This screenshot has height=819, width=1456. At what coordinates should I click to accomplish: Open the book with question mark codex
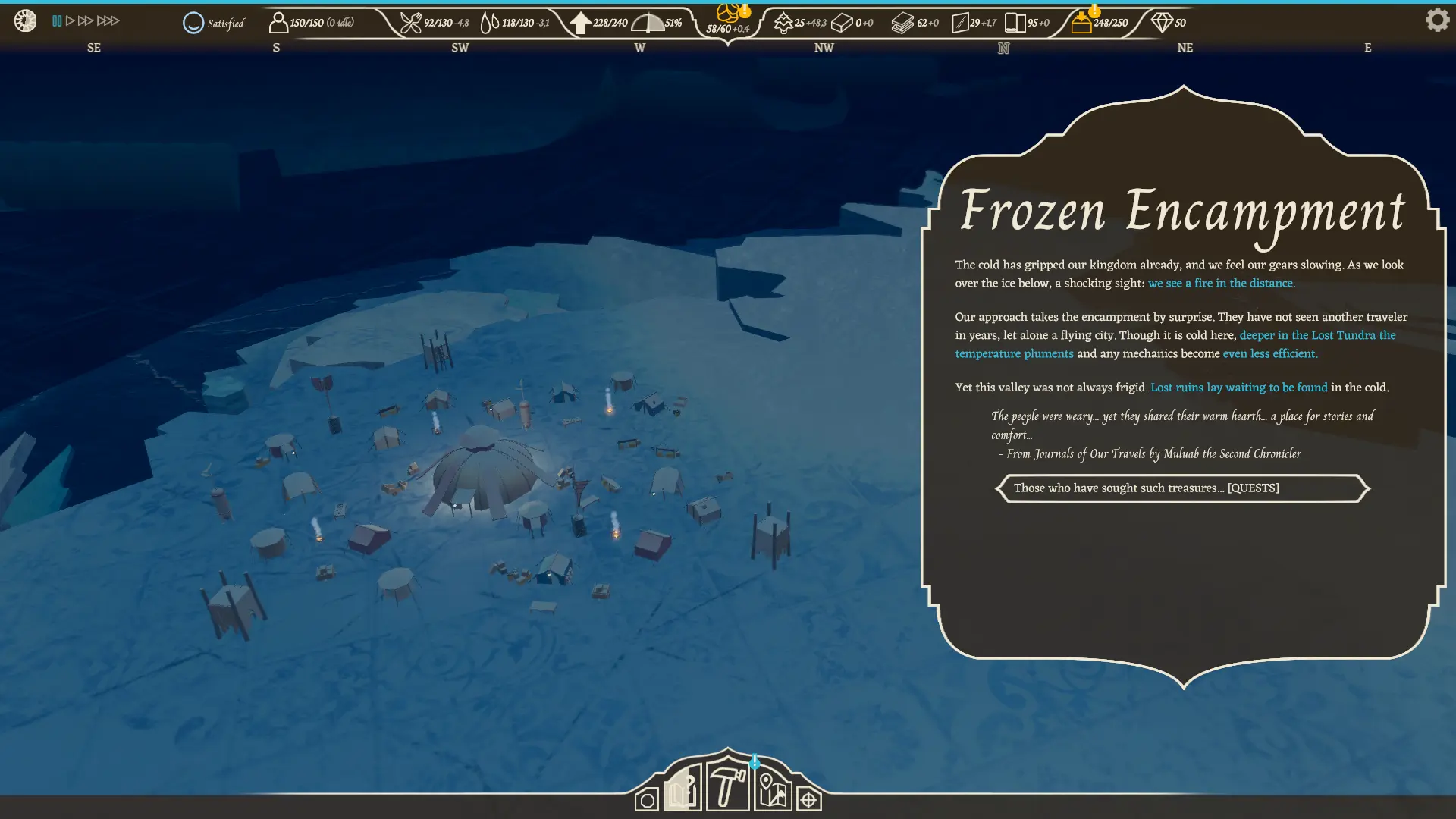coord(682,790)
